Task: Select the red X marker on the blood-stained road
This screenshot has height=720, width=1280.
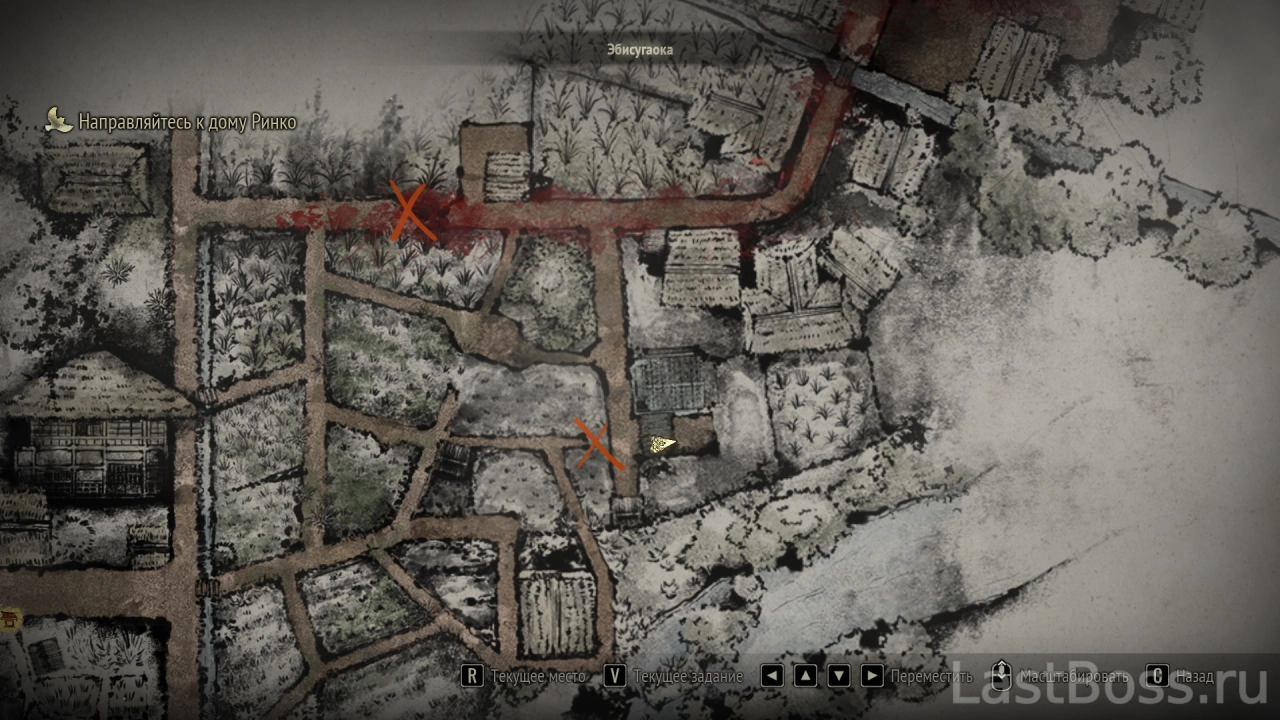Action: tap(412, 212)
